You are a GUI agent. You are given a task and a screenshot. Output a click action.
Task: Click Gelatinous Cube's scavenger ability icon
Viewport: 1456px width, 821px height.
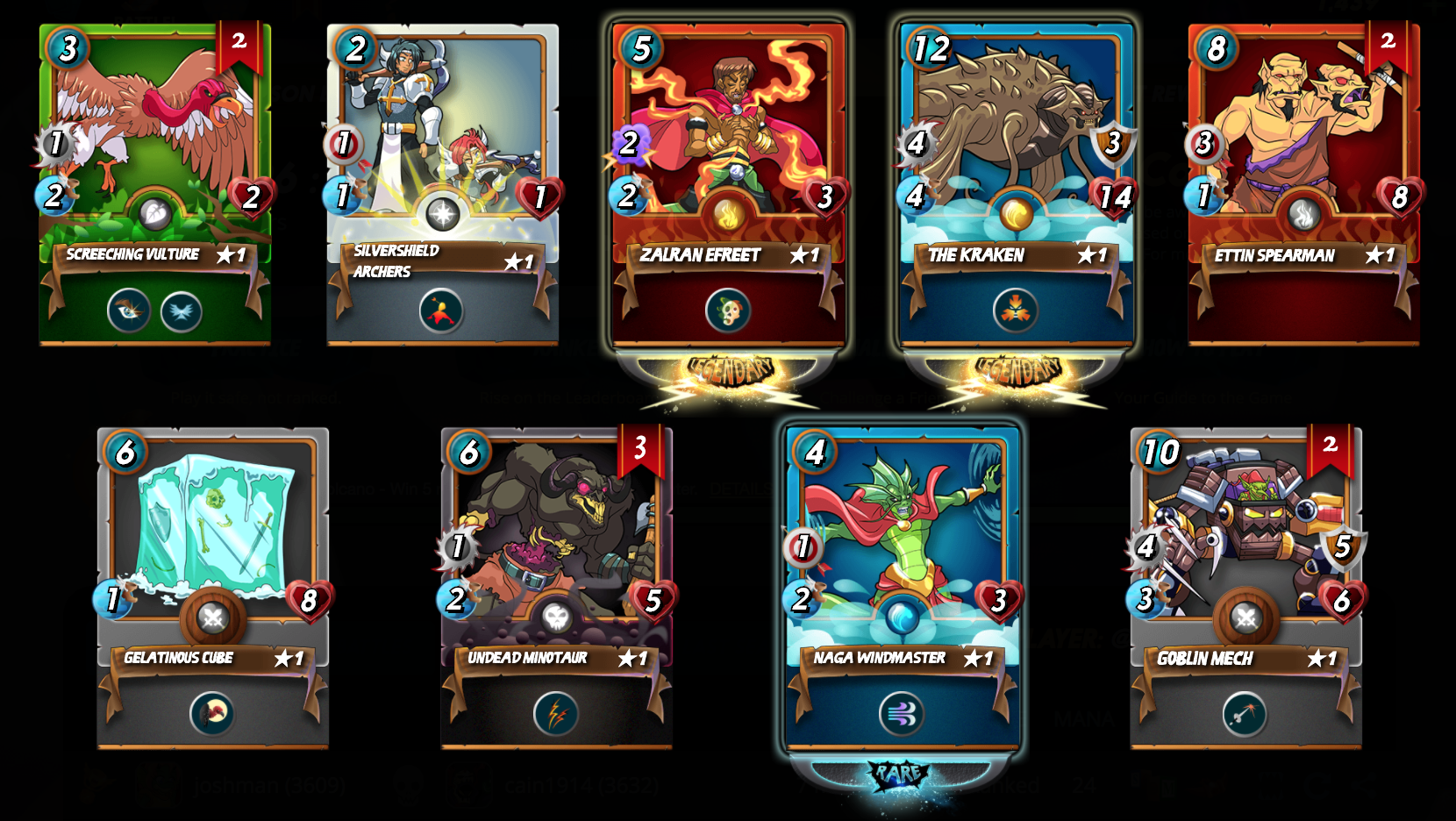(x=212, y=714)
